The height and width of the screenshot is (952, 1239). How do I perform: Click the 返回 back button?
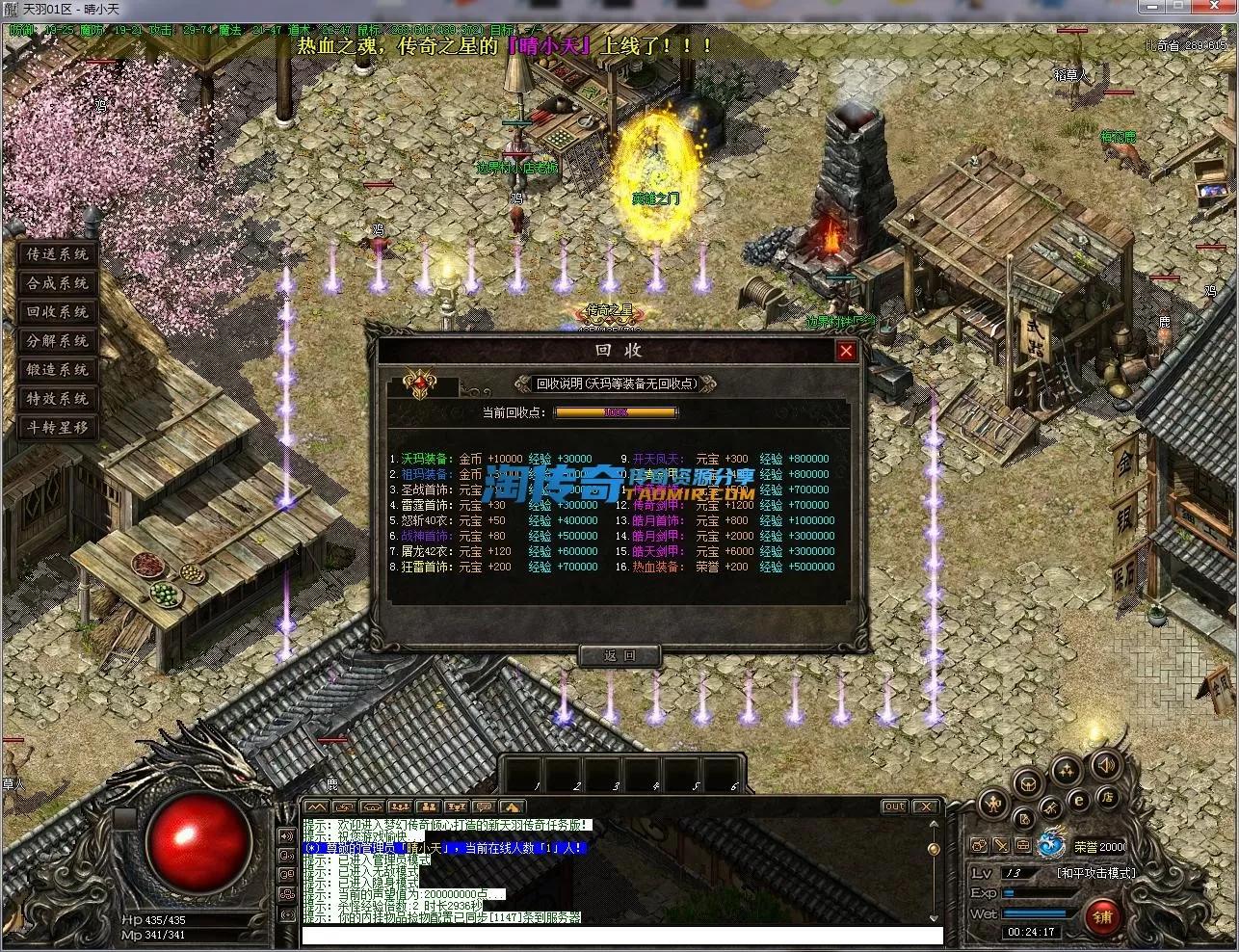pos(619,656)
